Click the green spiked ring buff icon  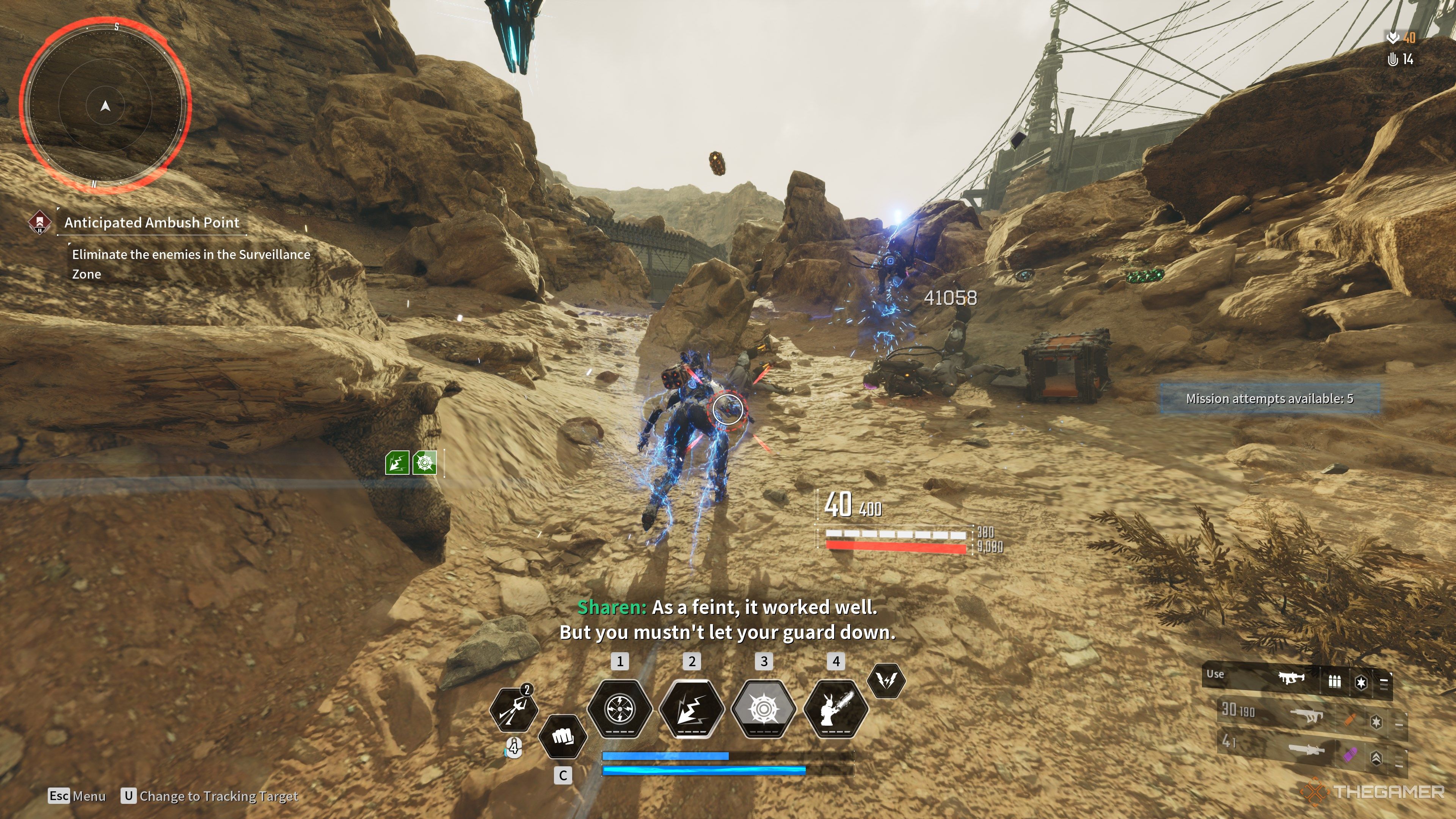[425, 463]
